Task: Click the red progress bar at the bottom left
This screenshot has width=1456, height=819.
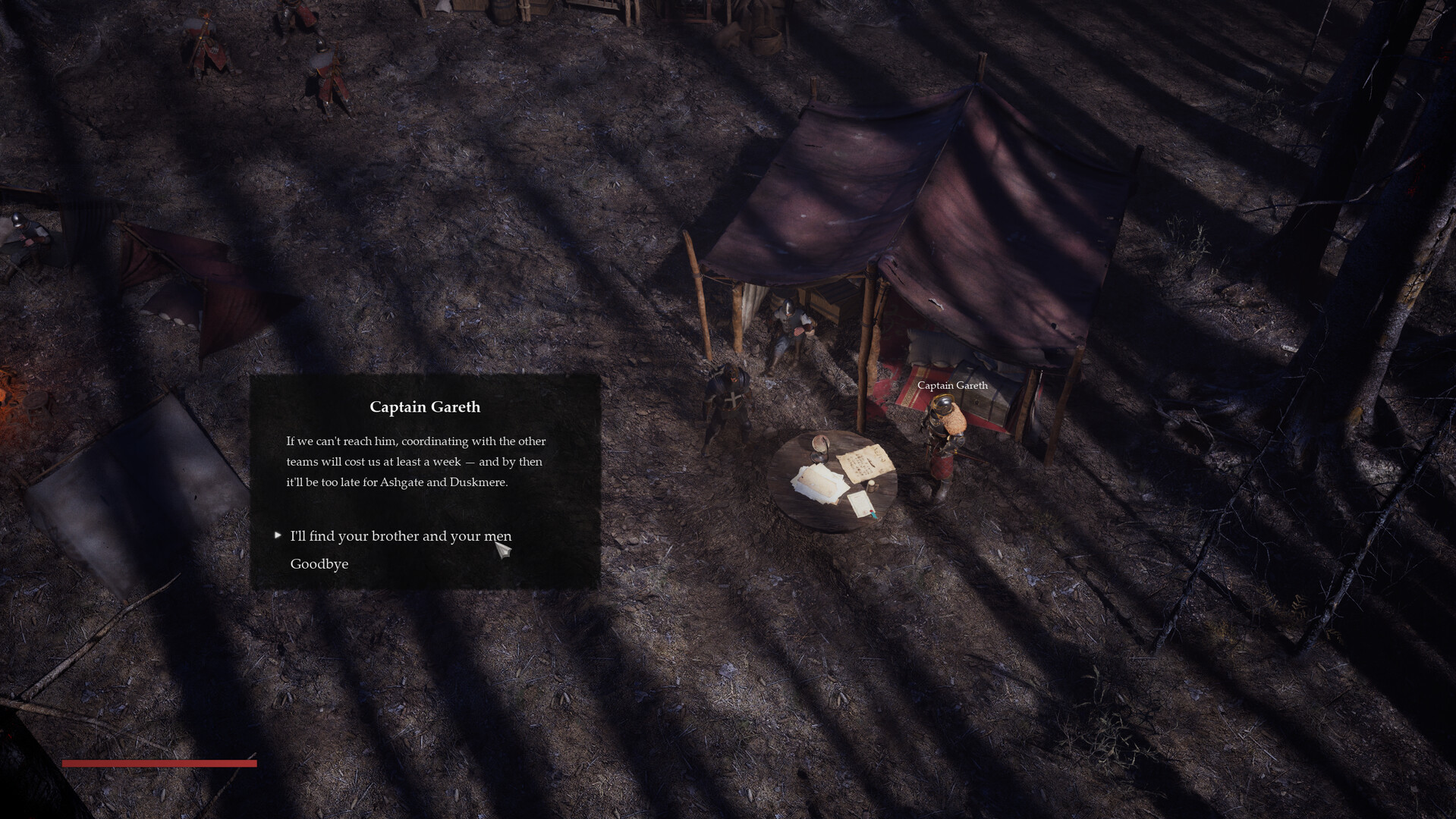Action: point(160,764)
